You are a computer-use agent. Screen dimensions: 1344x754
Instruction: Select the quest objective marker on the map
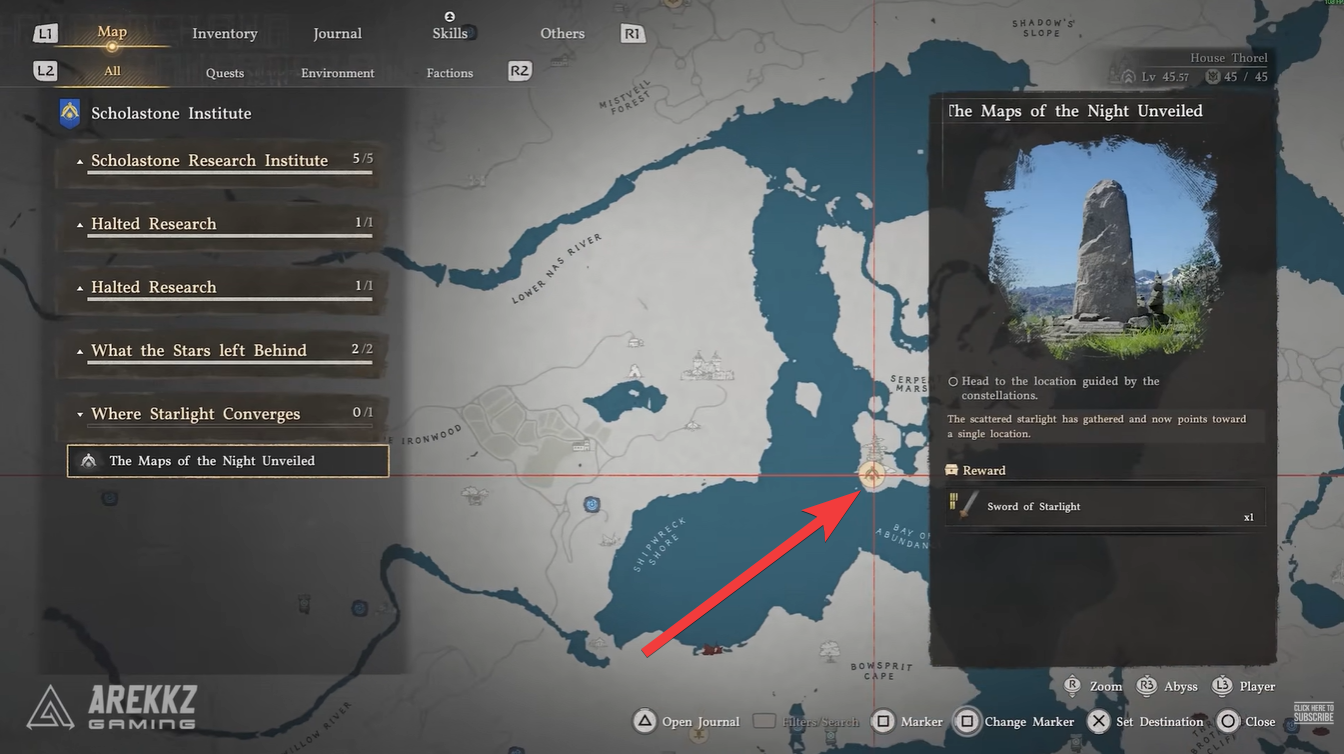[872, 473]
